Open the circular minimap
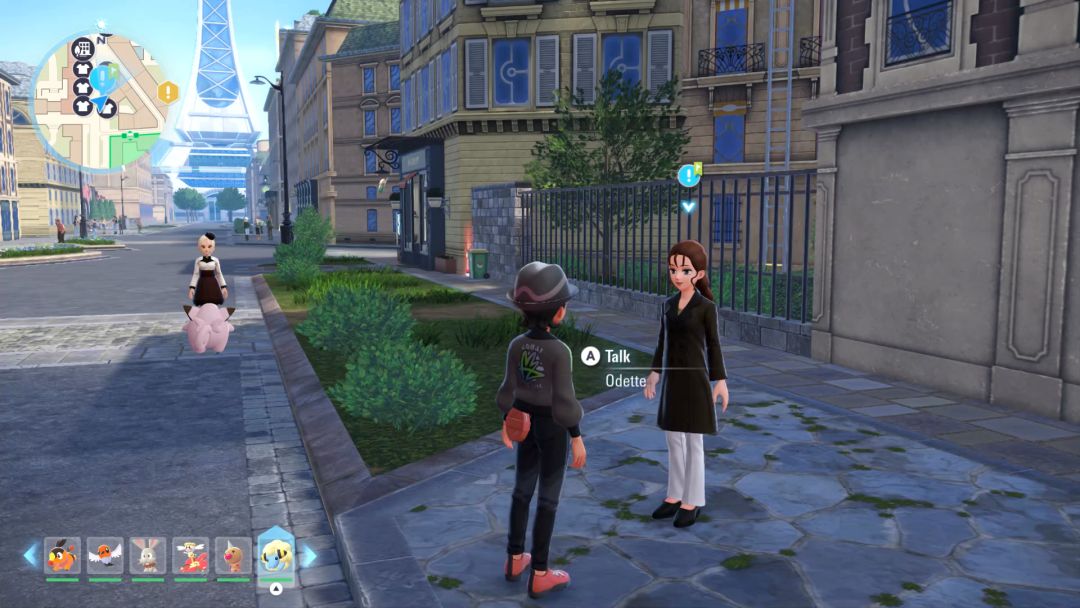Viewport: 1080px width, 608px height. coord(97,100)
